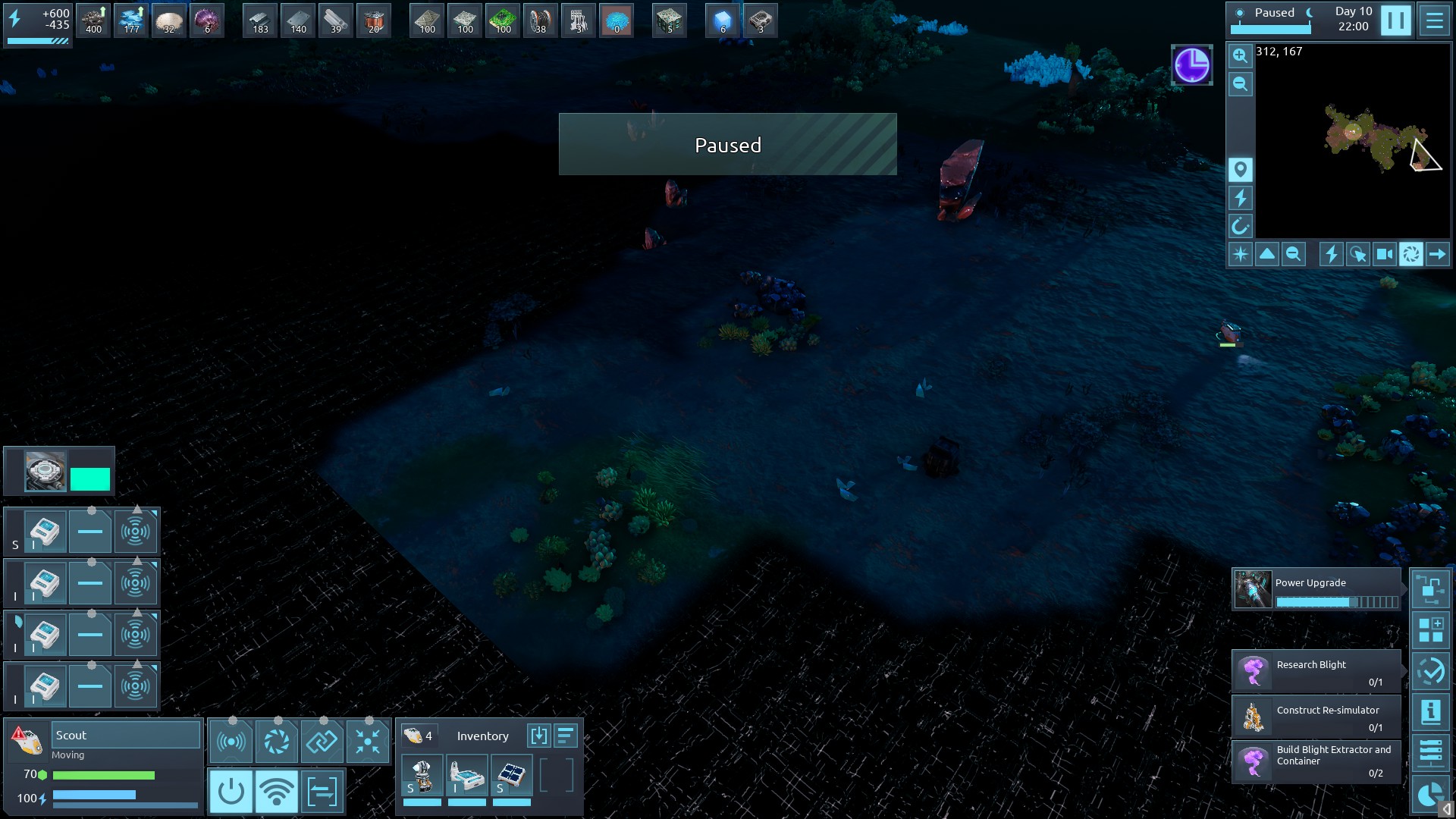Toggle the Scout's power button

(x=231, y=791)
